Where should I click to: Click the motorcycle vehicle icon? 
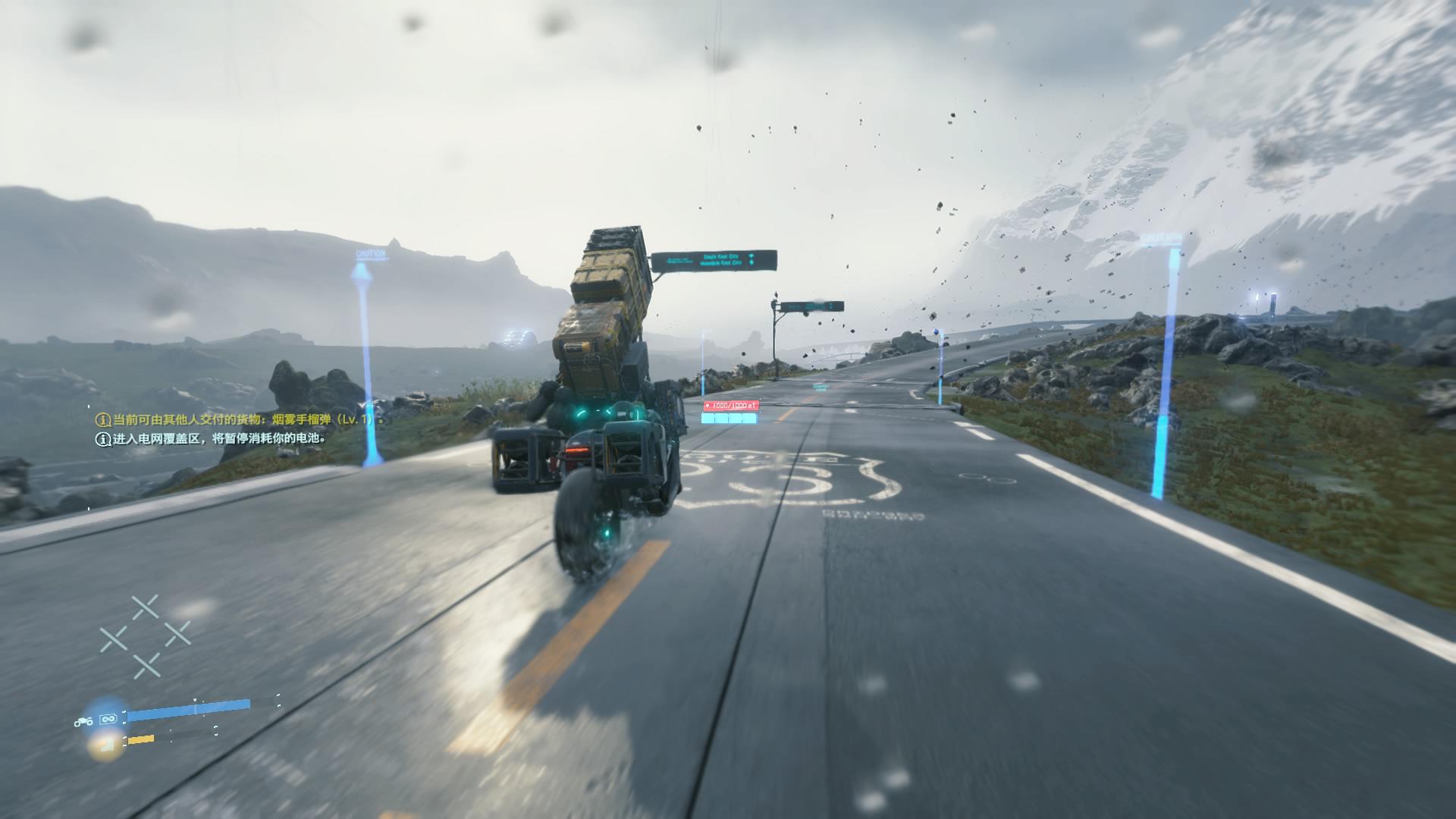(x=83, y=722)
